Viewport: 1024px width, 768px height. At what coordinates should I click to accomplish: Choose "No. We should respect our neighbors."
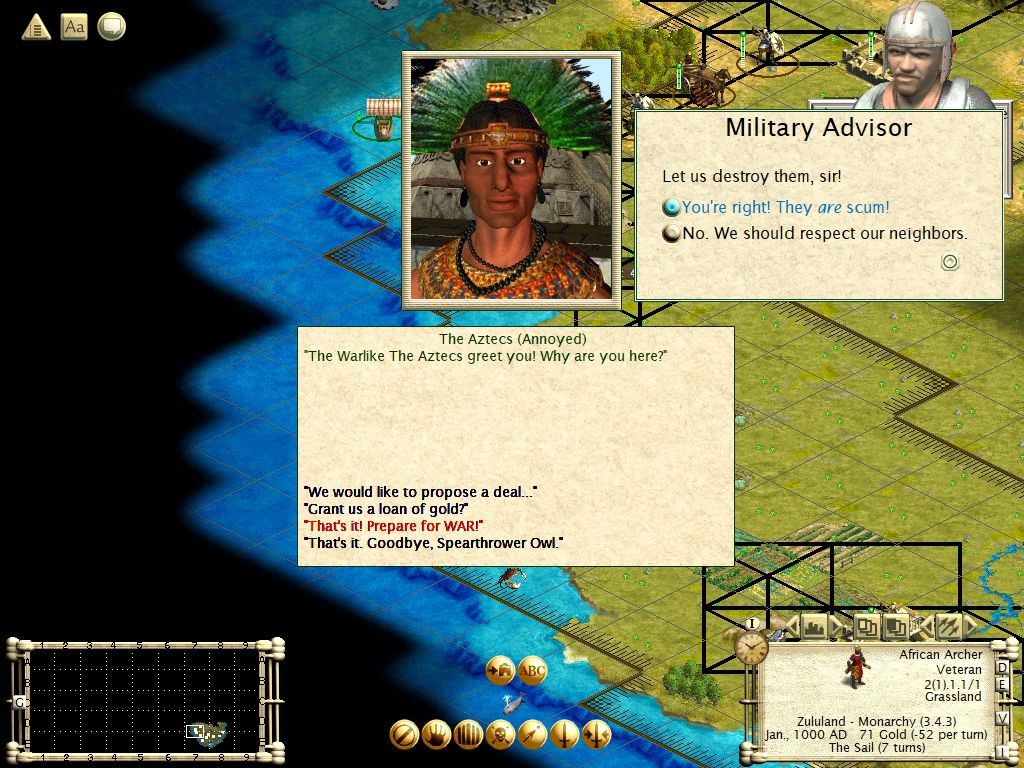click(x=824, y=234)
